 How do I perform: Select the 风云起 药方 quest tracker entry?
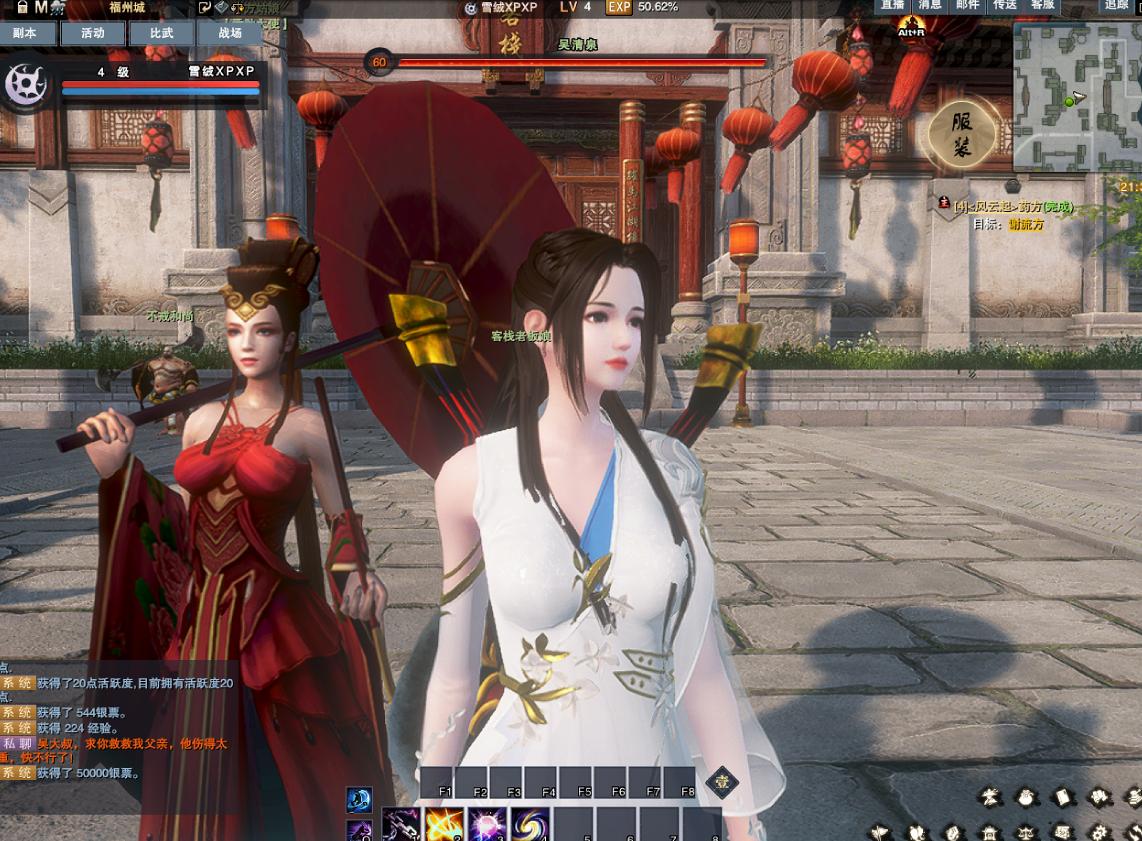click(x=1012, y=206)
